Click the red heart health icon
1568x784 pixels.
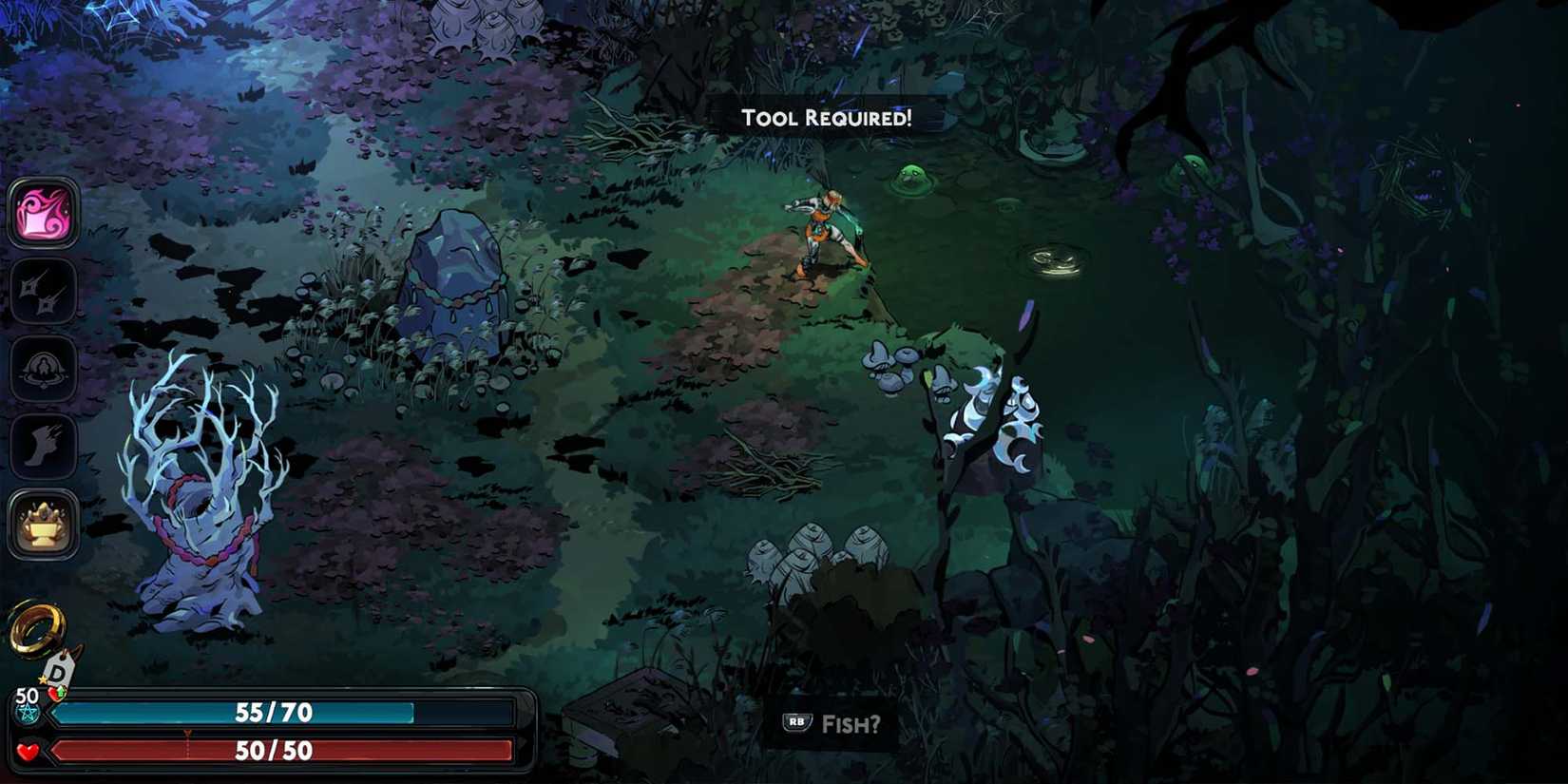pos(28,751)
